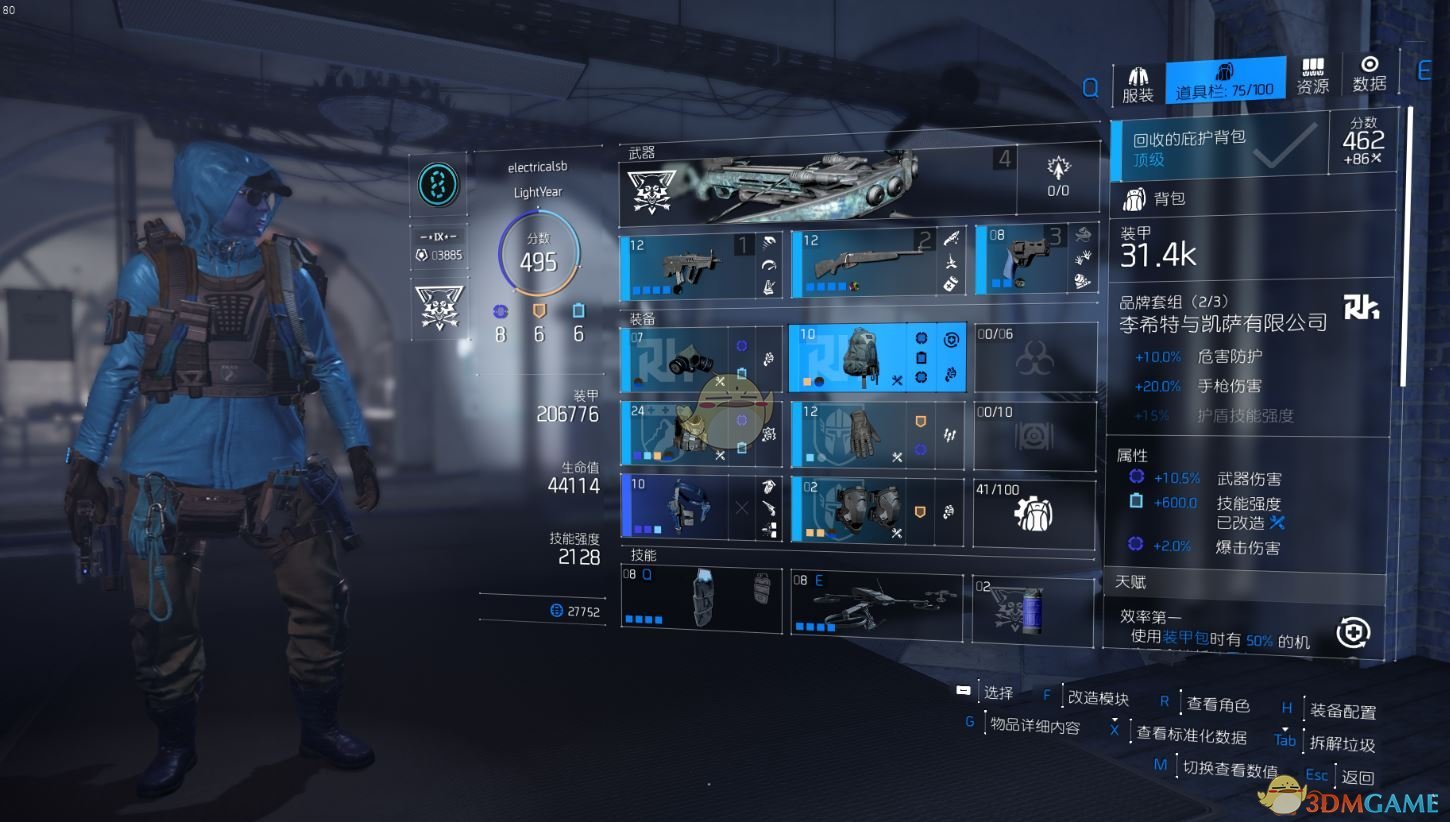Open the 00/06 biohazard mod slot
The width and height of the screenshot is (1450, 822).
point(1034,357)
